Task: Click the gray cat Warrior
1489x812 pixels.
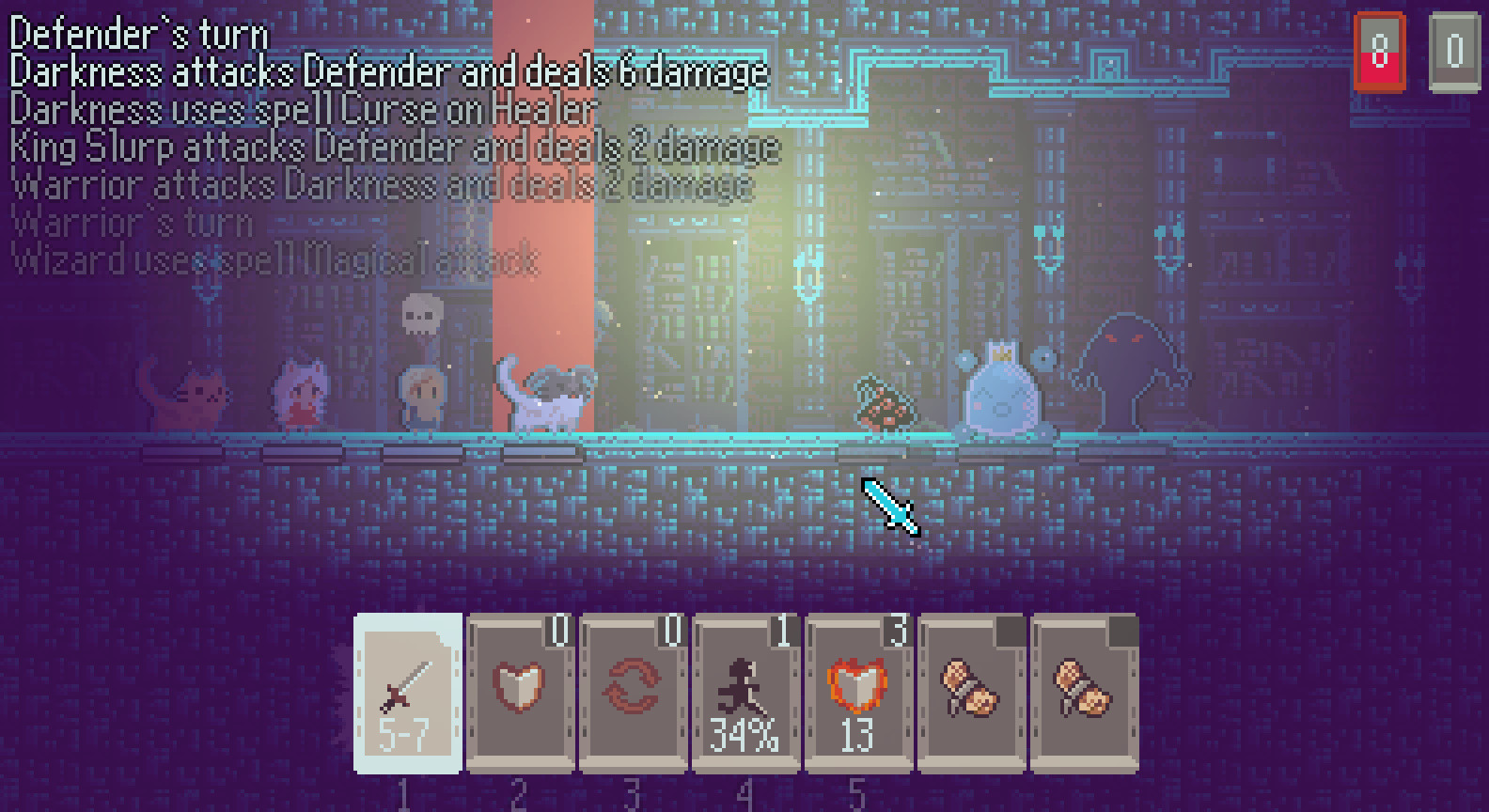Action: 545,395
